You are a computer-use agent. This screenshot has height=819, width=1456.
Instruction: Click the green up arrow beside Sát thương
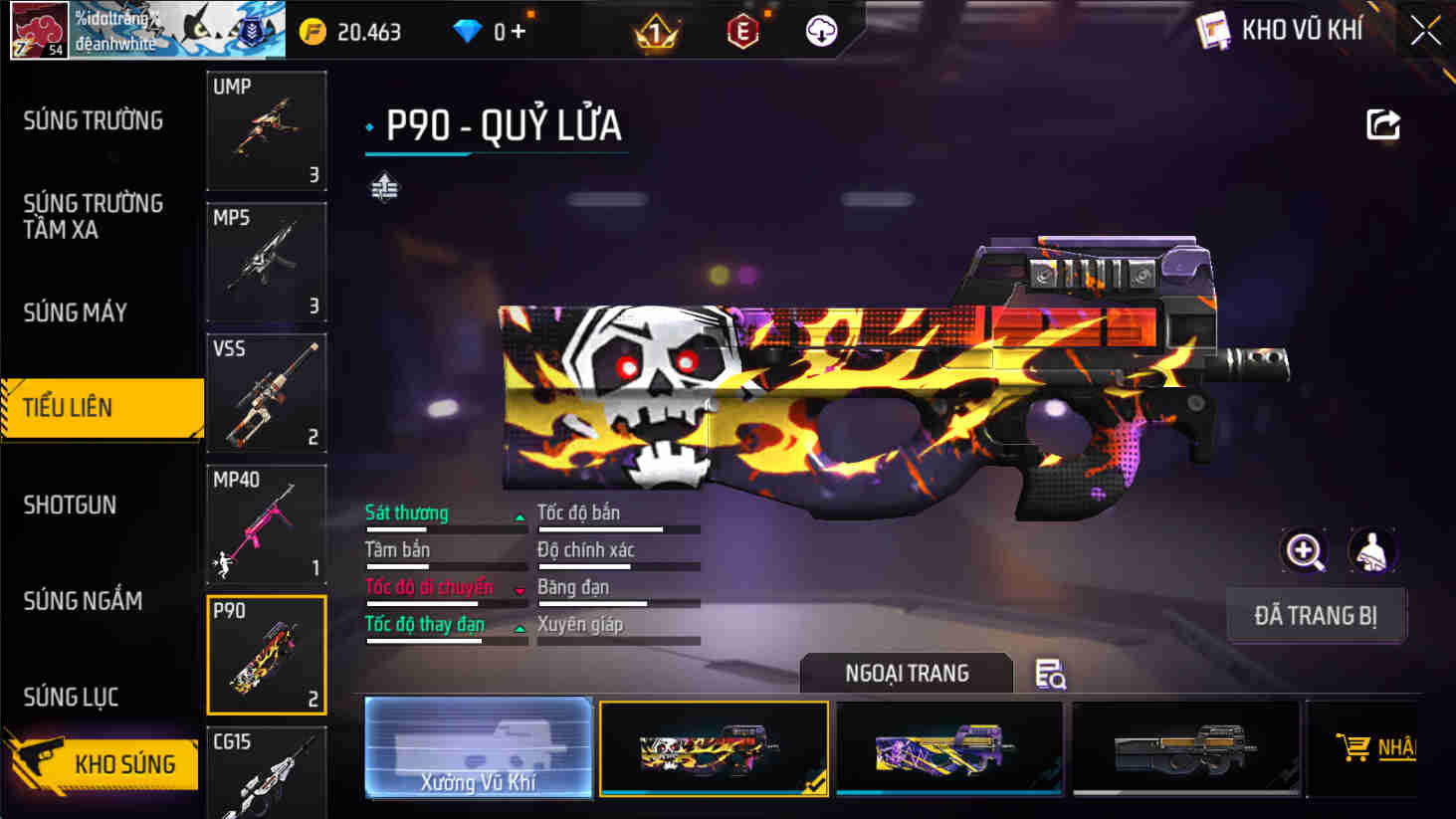(x=519, y=518)
